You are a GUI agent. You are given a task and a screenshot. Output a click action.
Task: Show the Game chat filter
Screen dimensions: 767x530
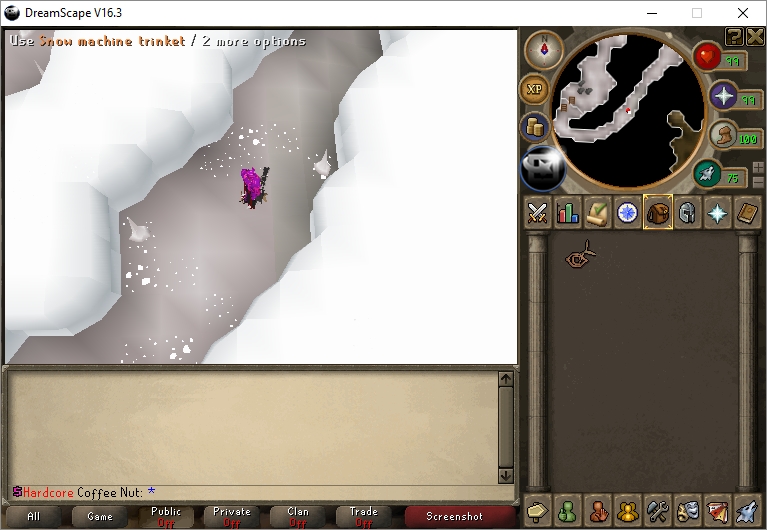(x=100, y=516)
